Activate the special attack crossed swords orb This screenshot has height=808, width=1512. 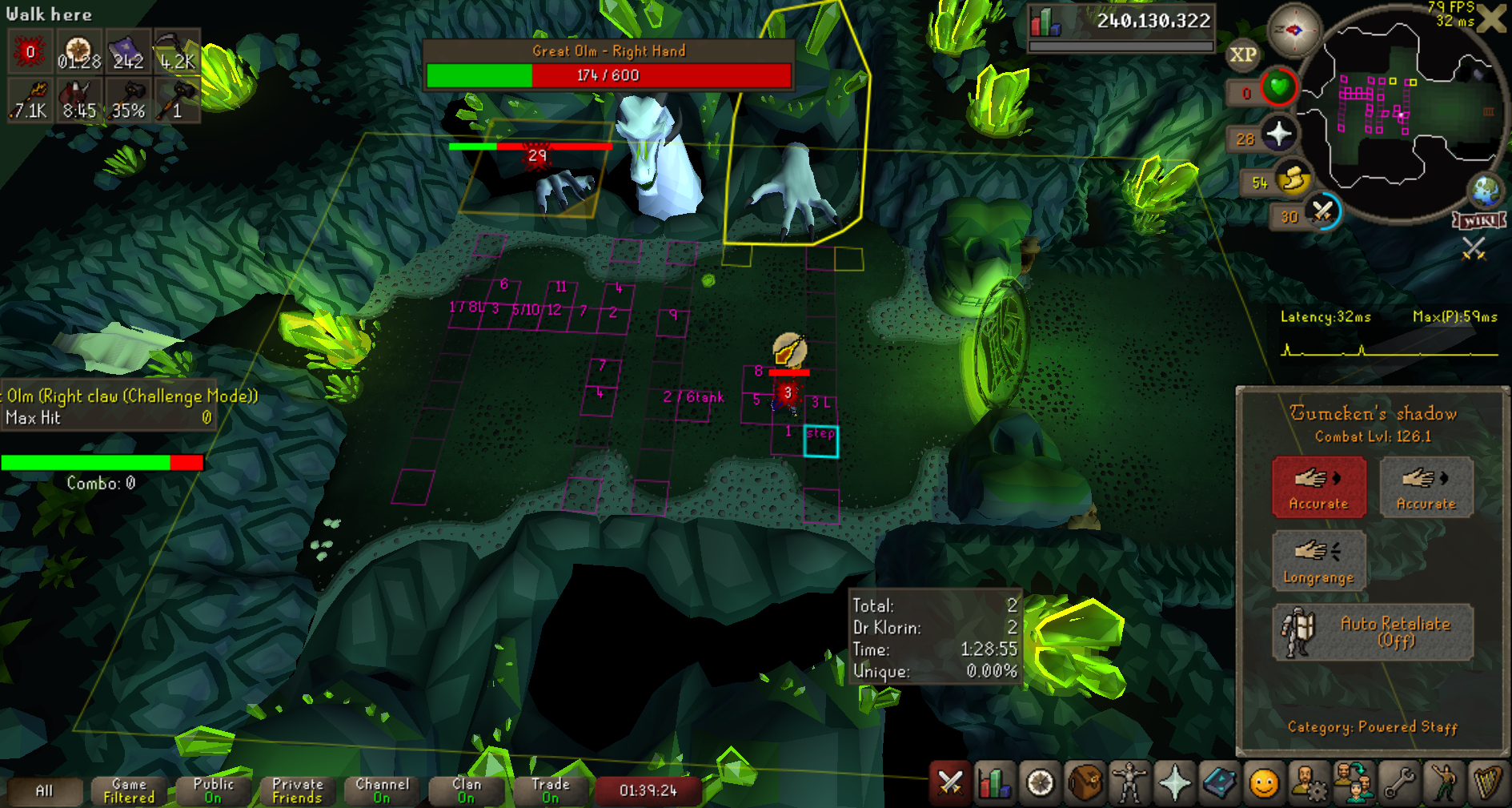coord(1322,212)
